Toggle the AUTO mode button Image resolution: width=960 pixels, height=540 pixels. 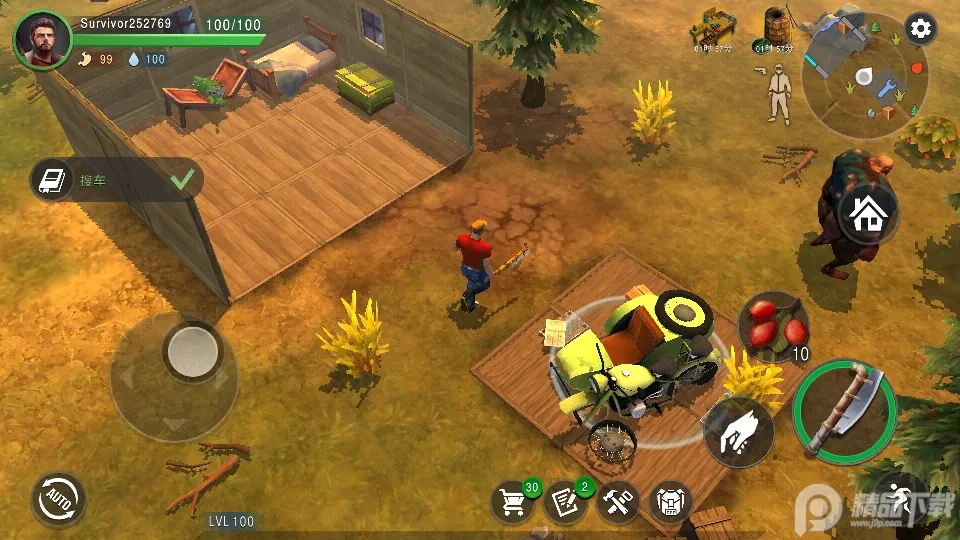click(x=58, y=498)
